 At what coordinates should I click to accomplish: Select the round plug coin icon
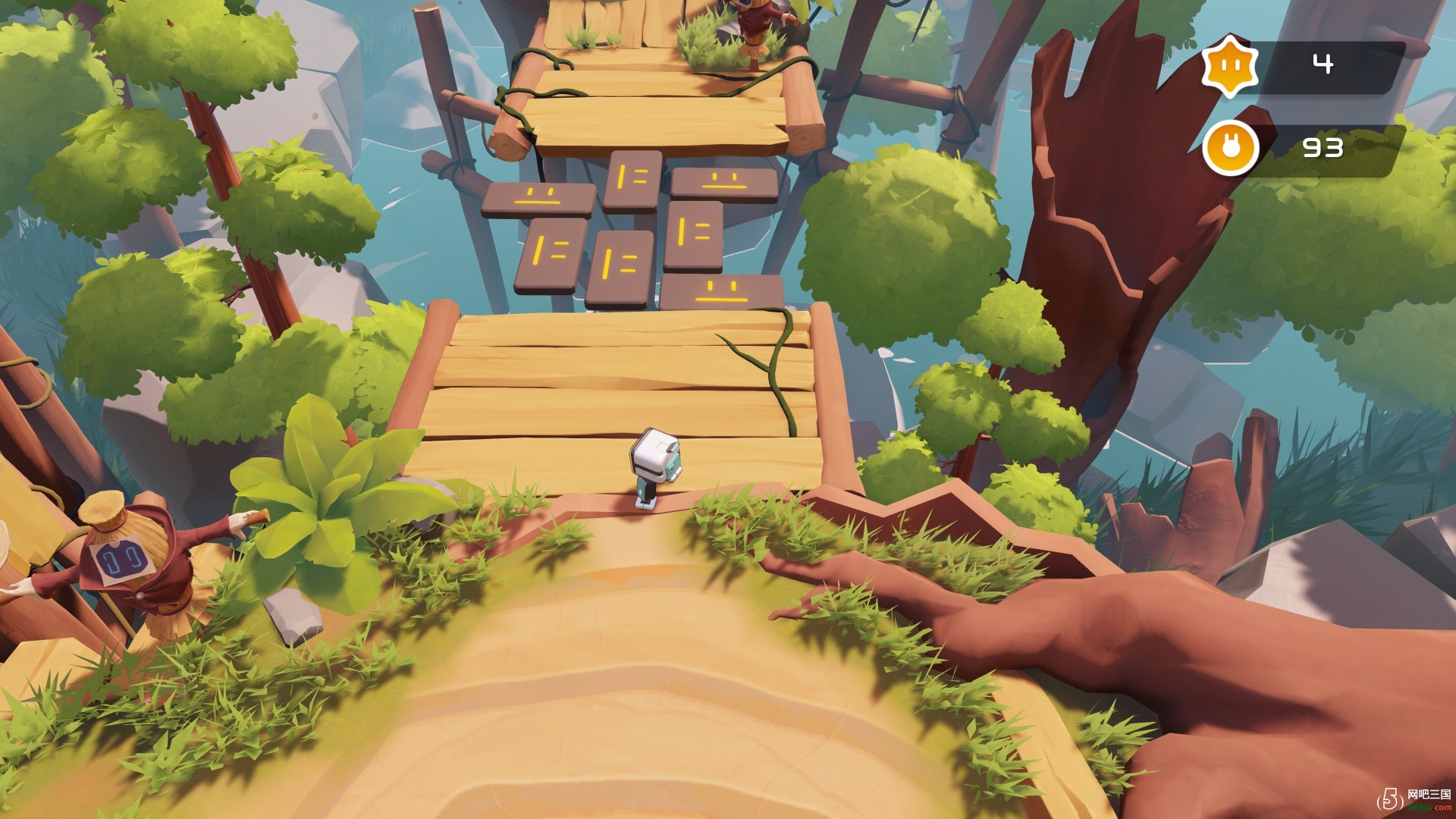(1229, 148)
